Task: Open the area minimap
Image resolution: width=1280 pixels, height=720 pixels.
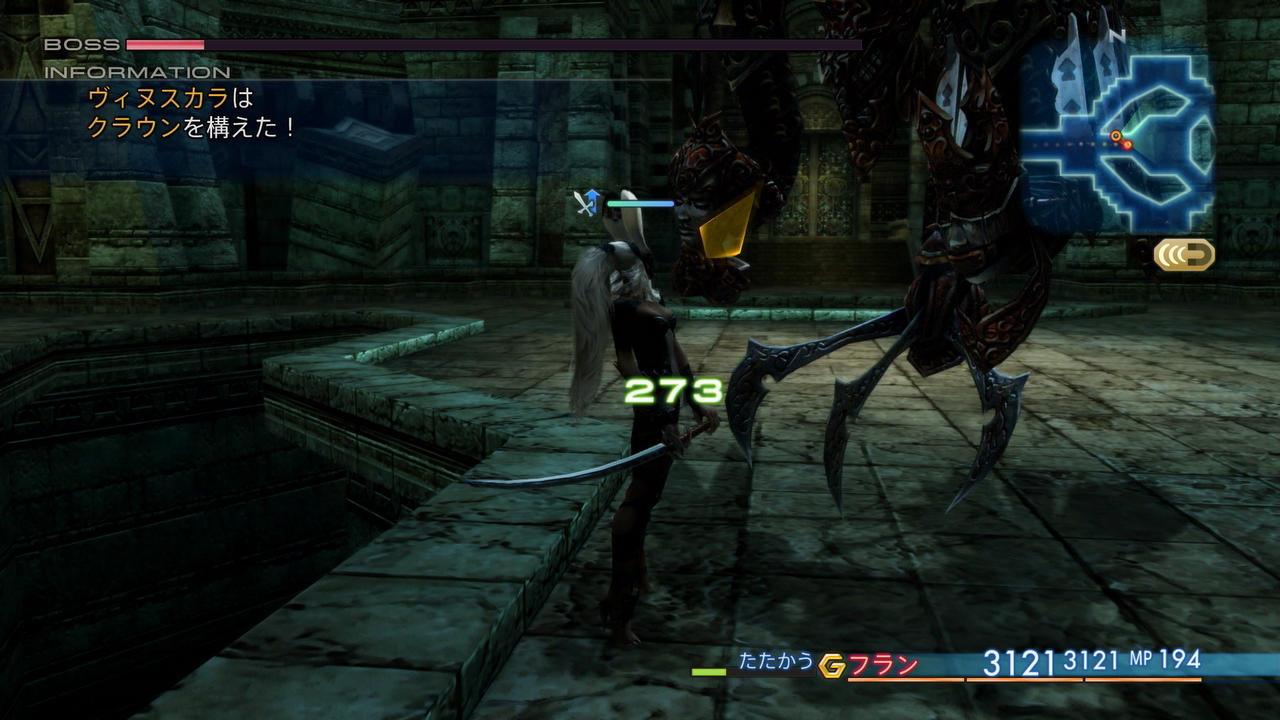Action: pyautogui.click(x=1118, y=130)
